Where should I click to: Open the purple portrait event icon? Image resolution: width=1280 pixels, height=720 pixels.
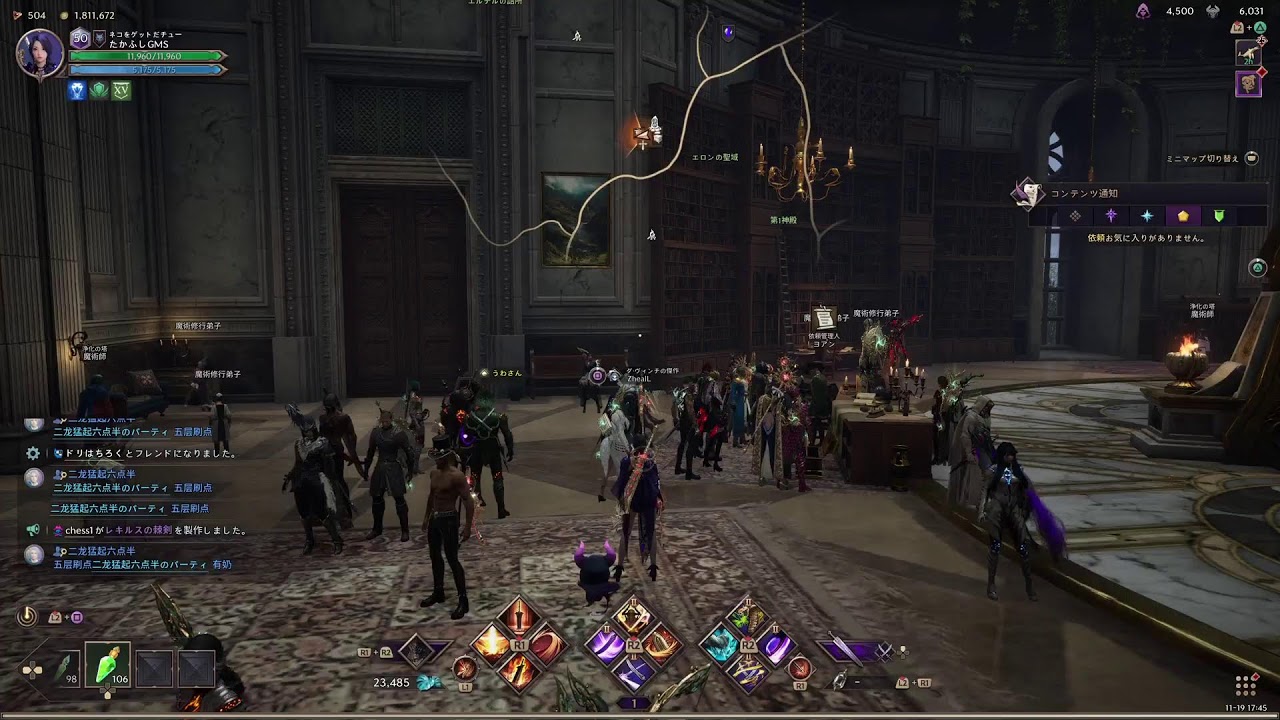(1248, 84)
